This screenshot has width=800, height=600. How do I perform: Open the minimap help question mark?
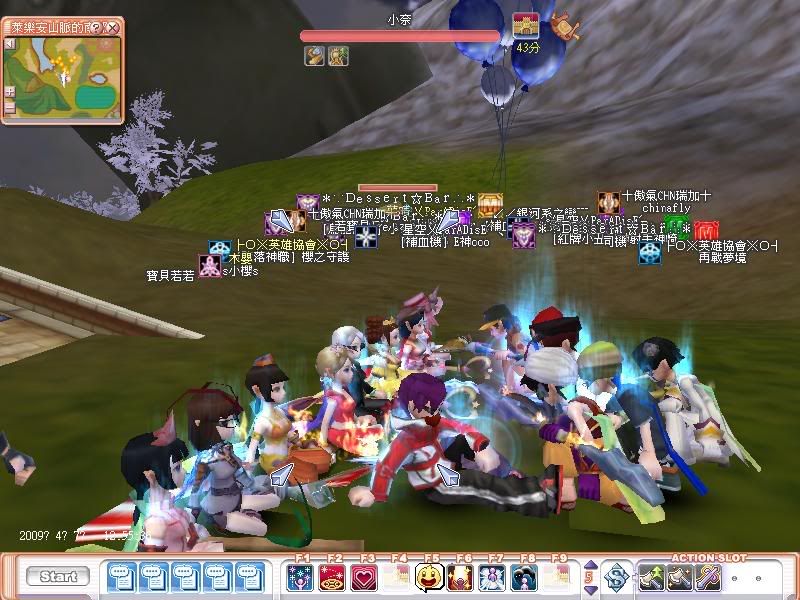click(97, 27)
